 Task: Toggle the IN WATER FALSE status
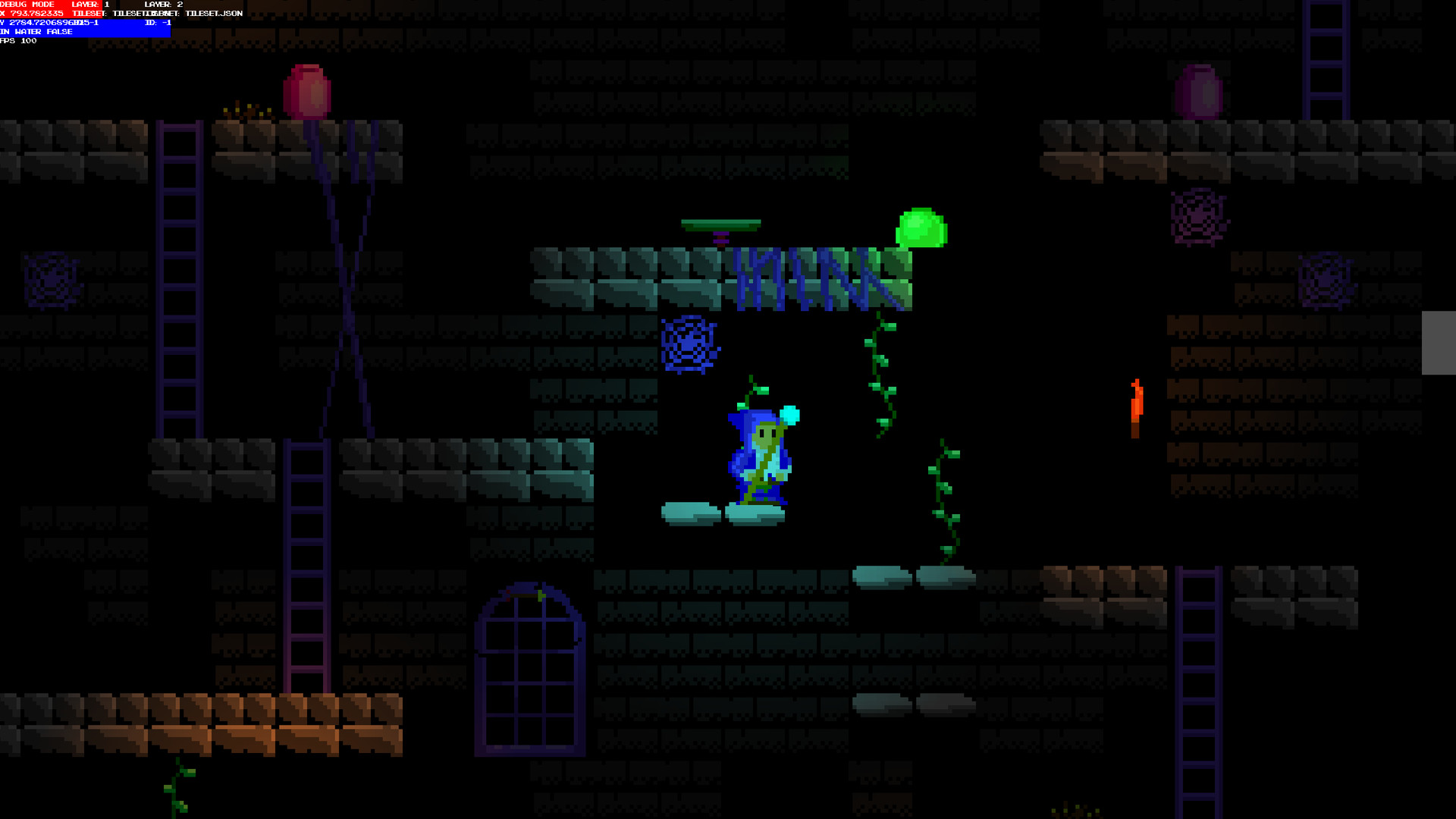click(36, 32)
